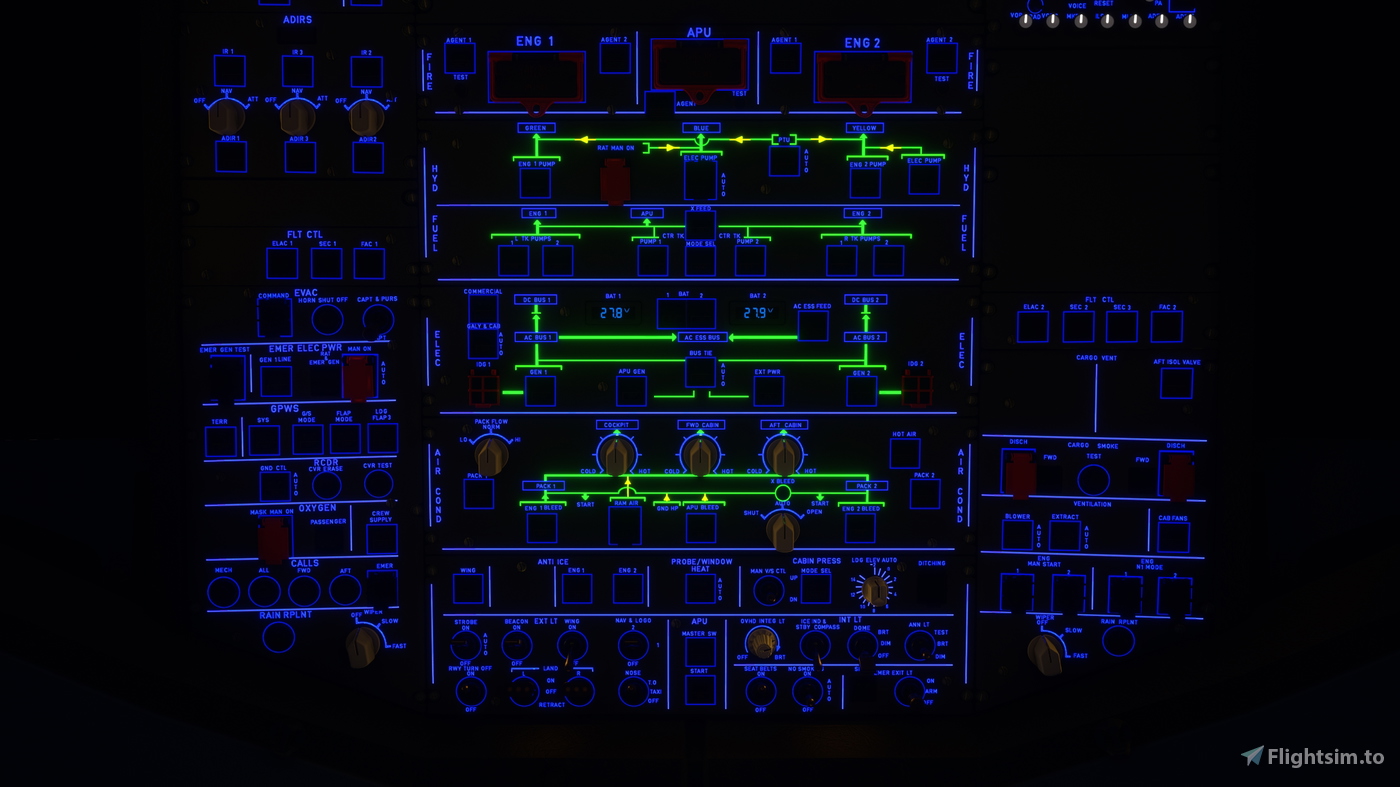Toggle the ENG 1 PUMP hydraulic button
The height and width of the screenshot is (787, 1400).
click(x=535, y=183)
